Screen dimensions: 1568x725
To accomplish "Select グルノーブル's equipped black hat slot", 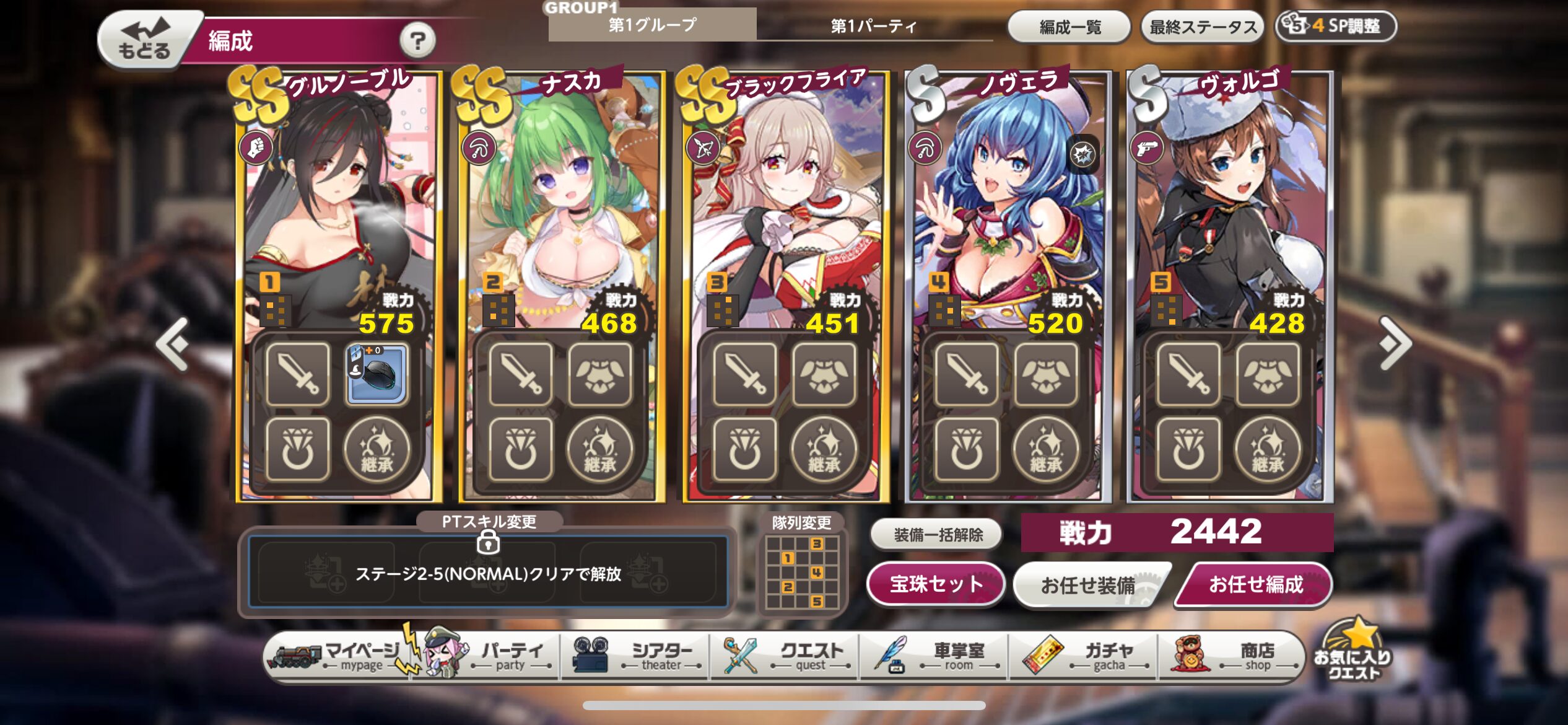I will [x=377, y=374].
